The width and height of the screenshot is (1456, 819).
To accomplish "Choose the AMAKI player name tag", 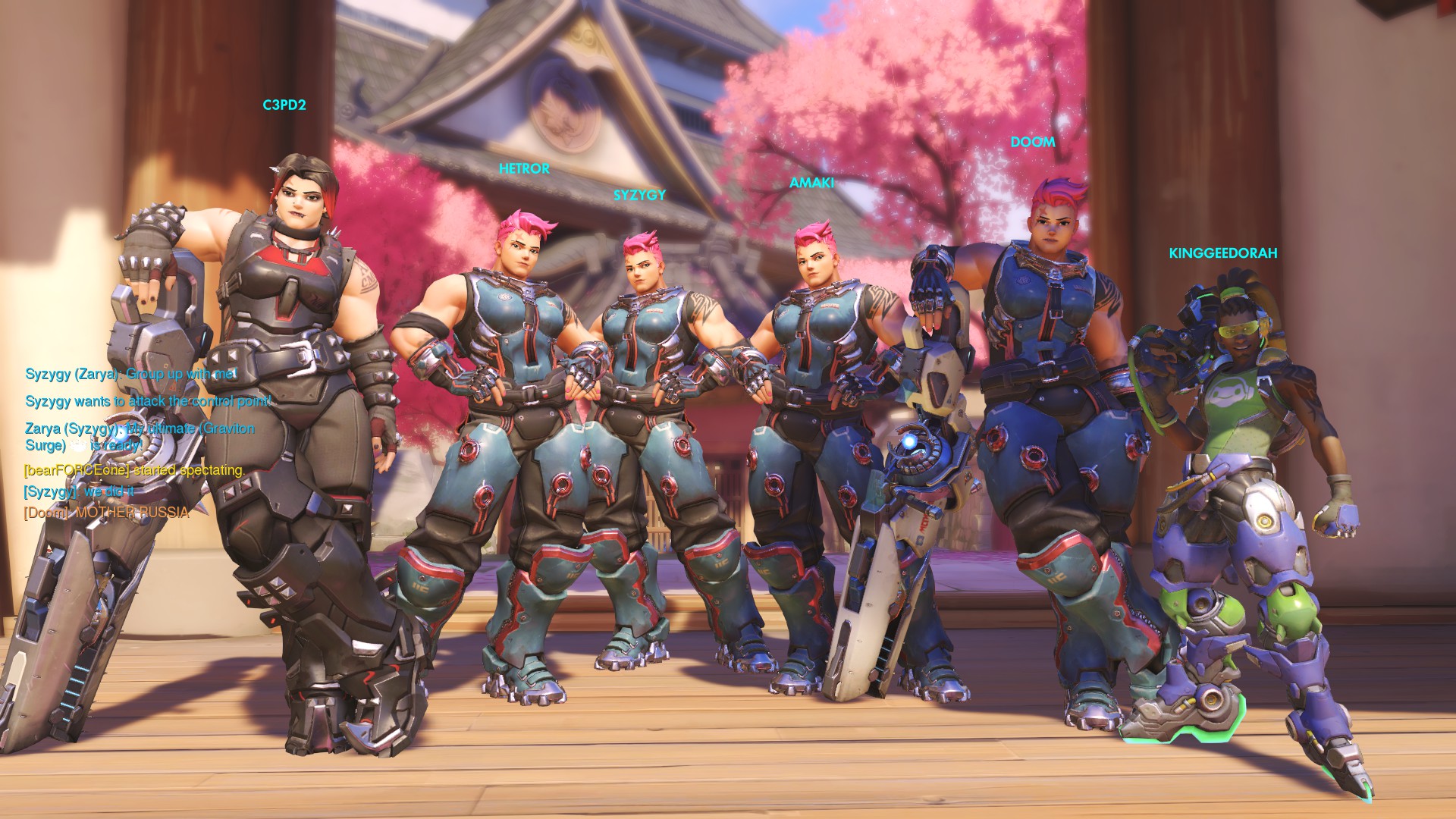I will click(811, 183).
